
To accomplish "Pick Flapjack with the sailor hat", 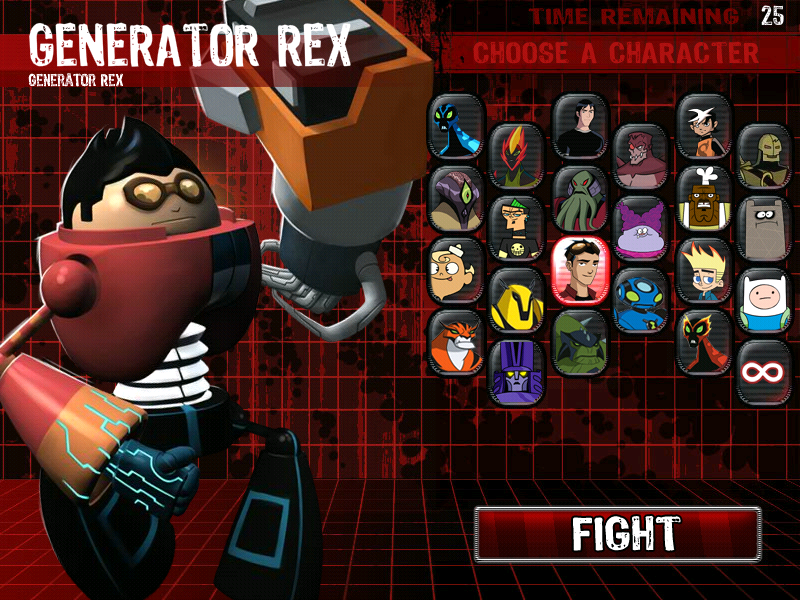I will point(456,271).
